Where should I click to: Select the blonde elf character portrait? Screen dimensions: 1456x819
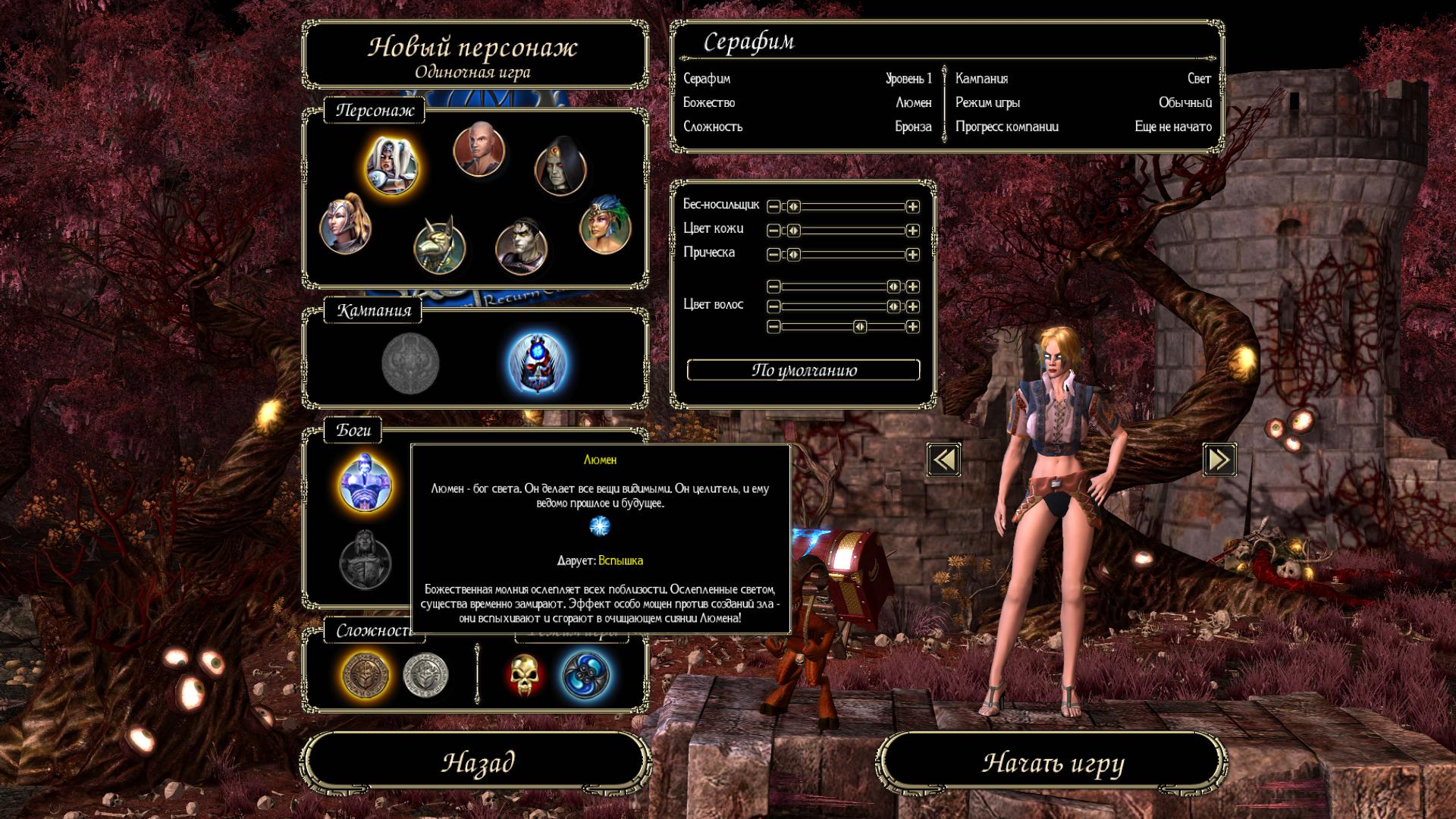pyautogui.click(x=346, y=224)
